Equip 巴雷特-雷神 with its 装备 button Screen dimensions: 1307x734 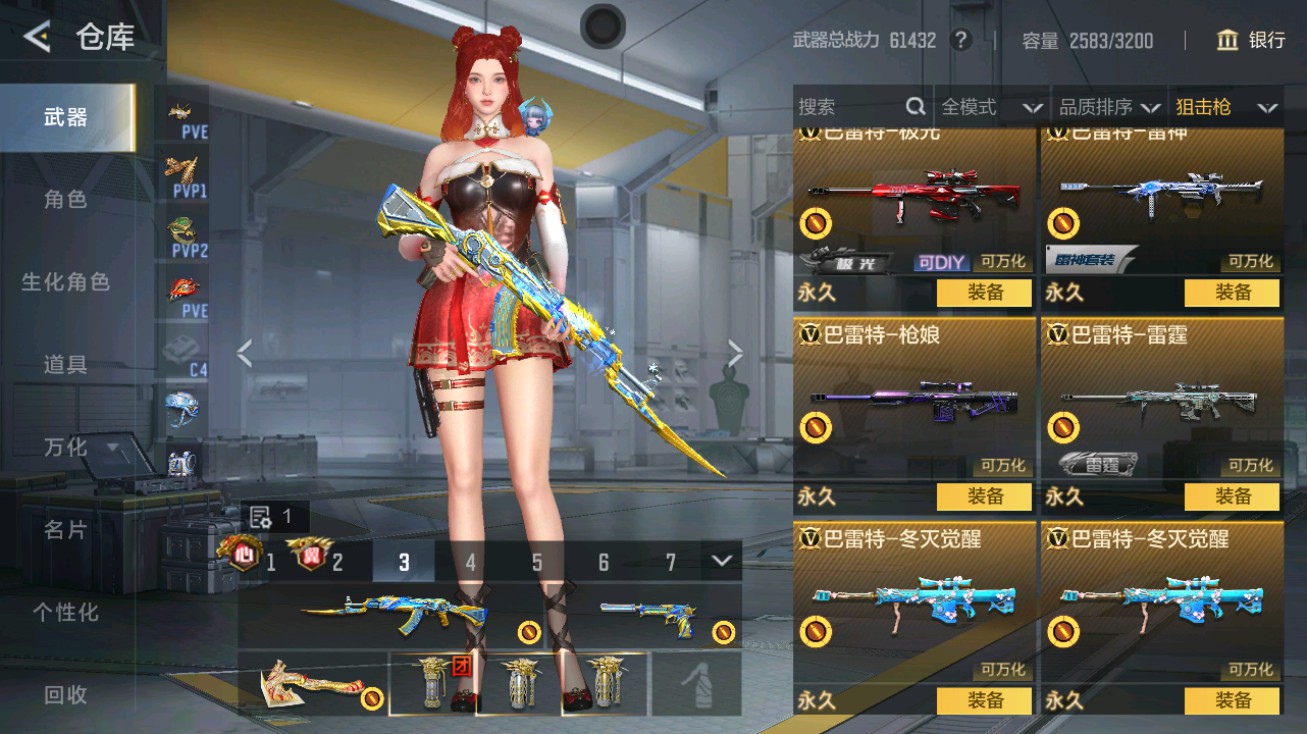[1232, 293]
